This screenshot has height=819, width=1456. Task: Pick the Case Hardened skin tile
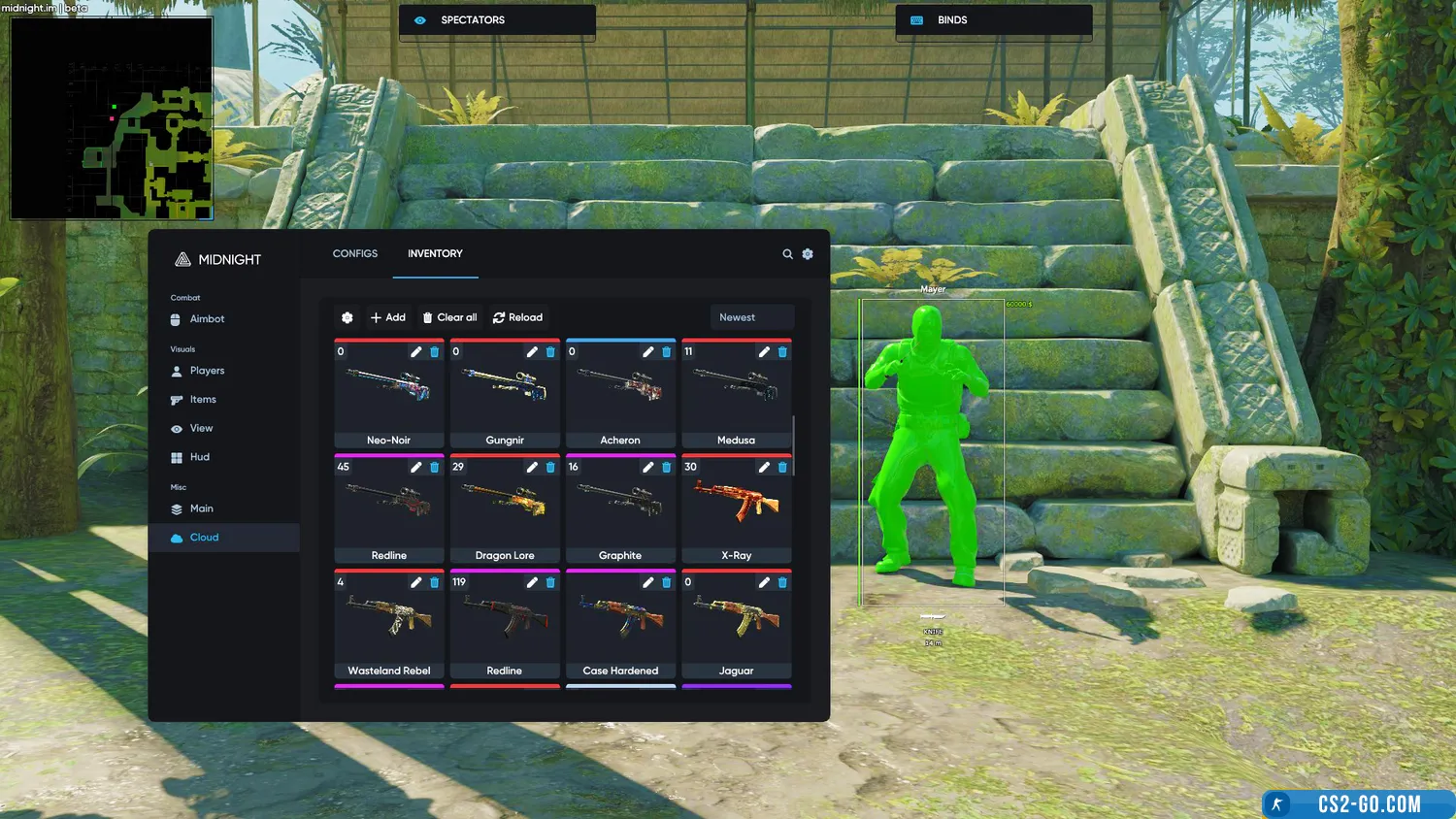click(x=620, y=623)
